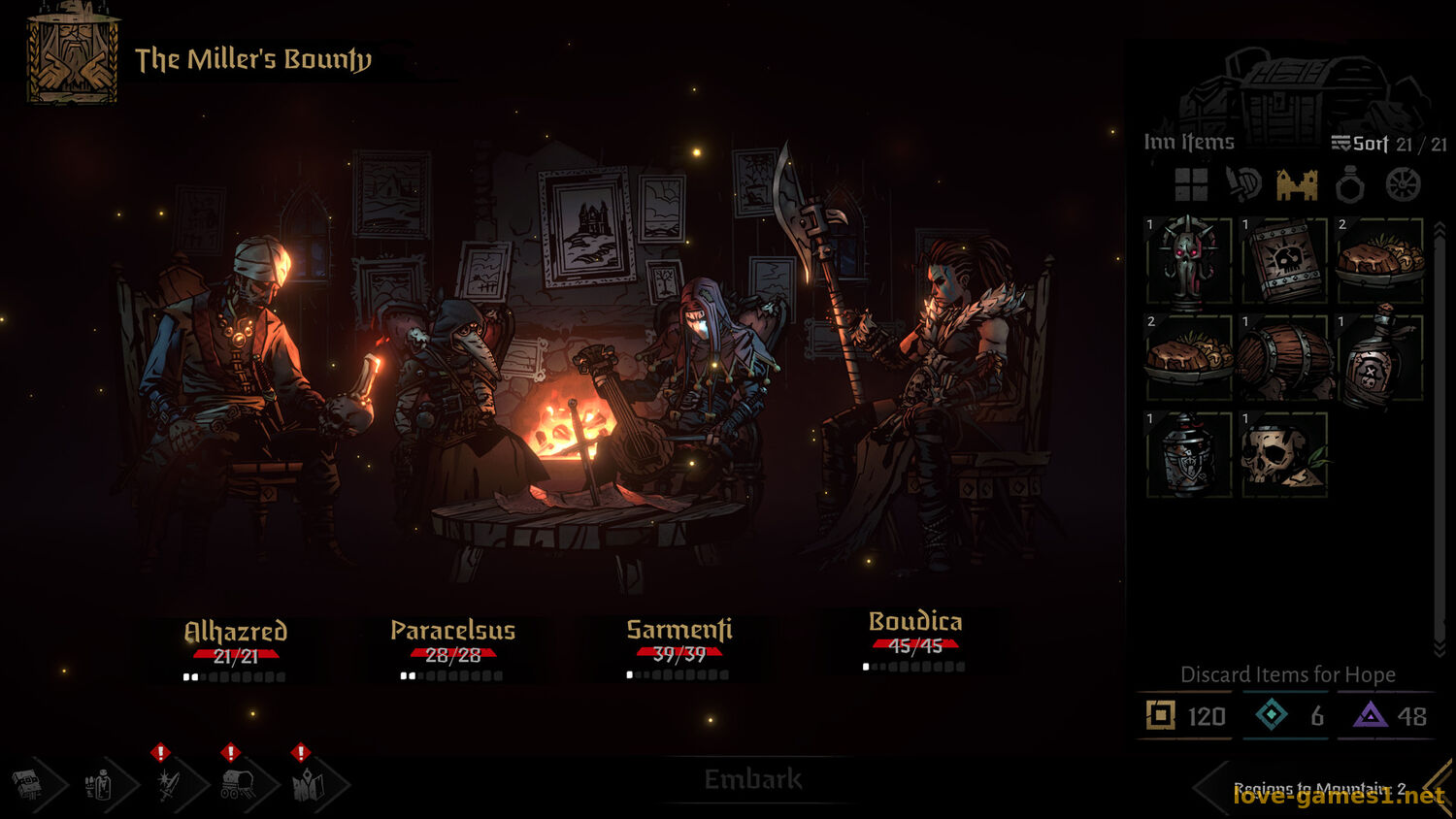
Task: Choose the shield-crested lantern flask item
Action: 1188,454
